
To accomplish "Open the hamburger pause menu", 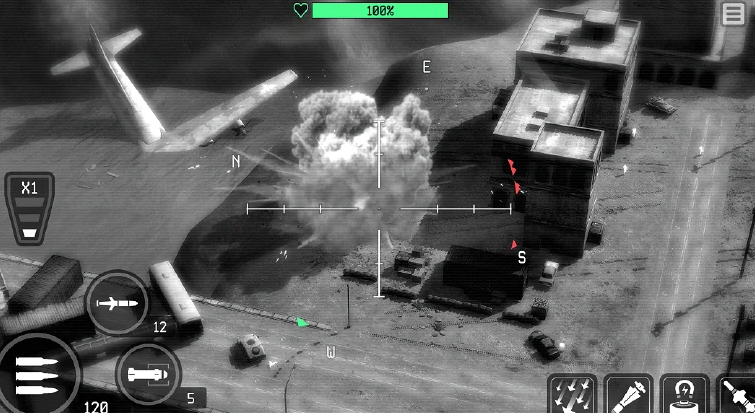I will pos(733,14).
